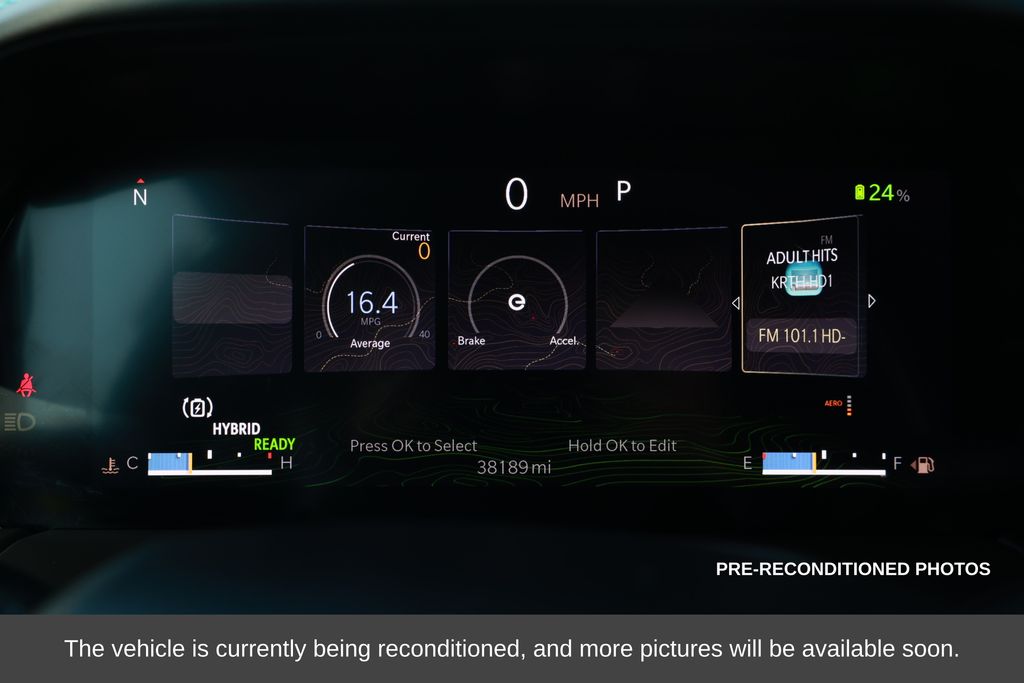1024x683 pixels.
Task: Select the average MPG gauge card
Action: 369,298
